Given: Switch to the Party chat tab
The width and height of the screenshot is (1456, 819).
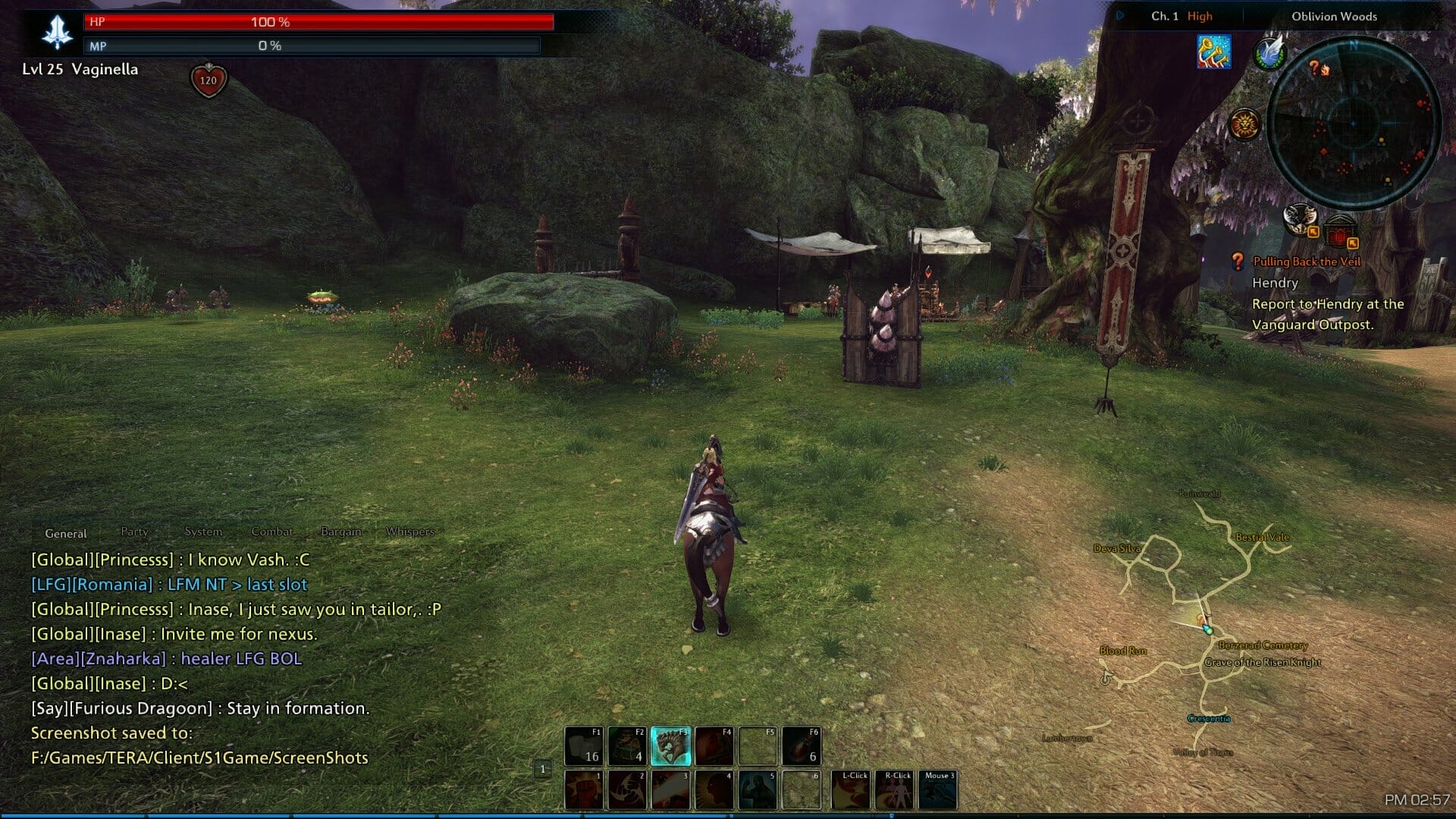Looking at the screenshot, I should point(134,532).
